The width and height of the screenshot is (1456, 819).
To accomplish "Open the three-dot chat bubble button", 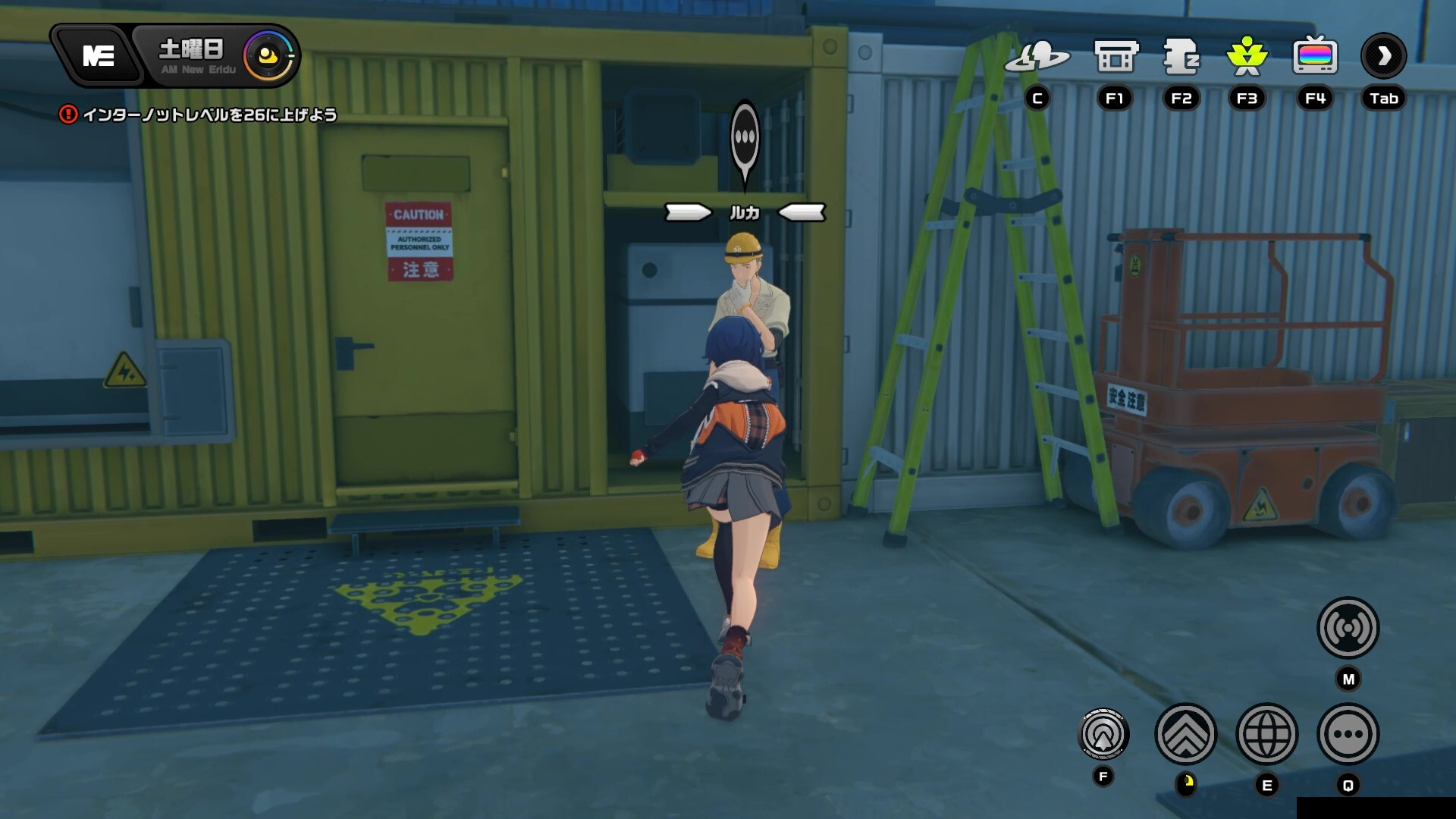I will tap(1348, 734).
